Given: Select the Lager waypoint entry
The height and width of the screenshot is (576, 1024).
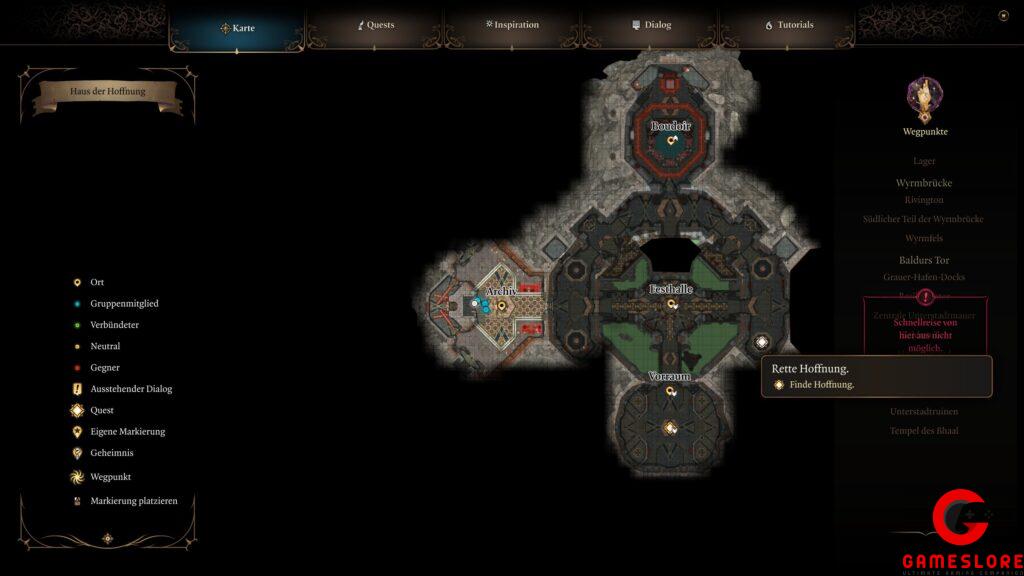Looking at the screenshot, I should [924, 161].
